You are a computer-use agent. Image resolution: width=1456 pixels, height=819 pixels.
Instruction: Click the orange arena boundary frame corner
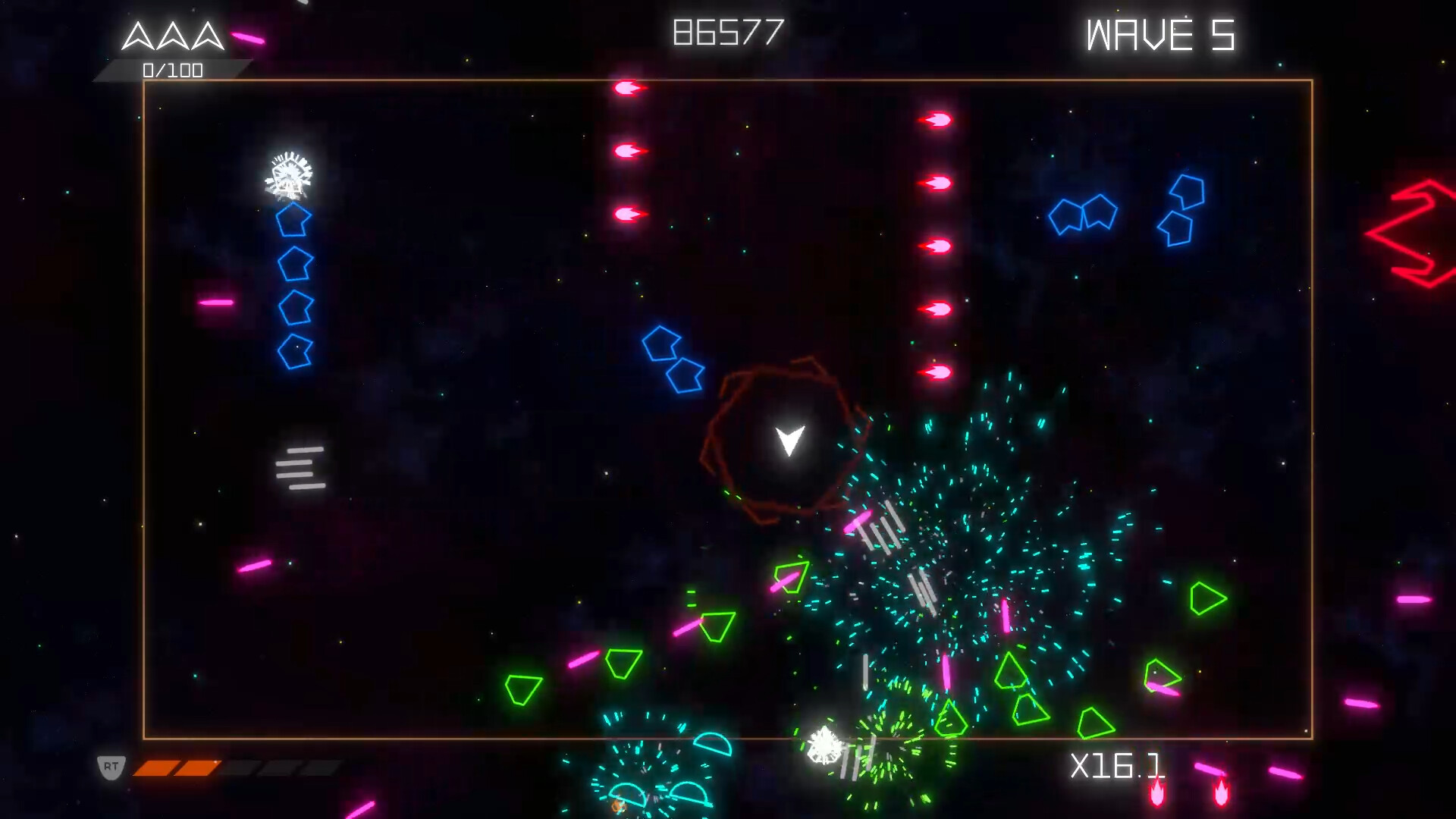(x=145, y=78)
